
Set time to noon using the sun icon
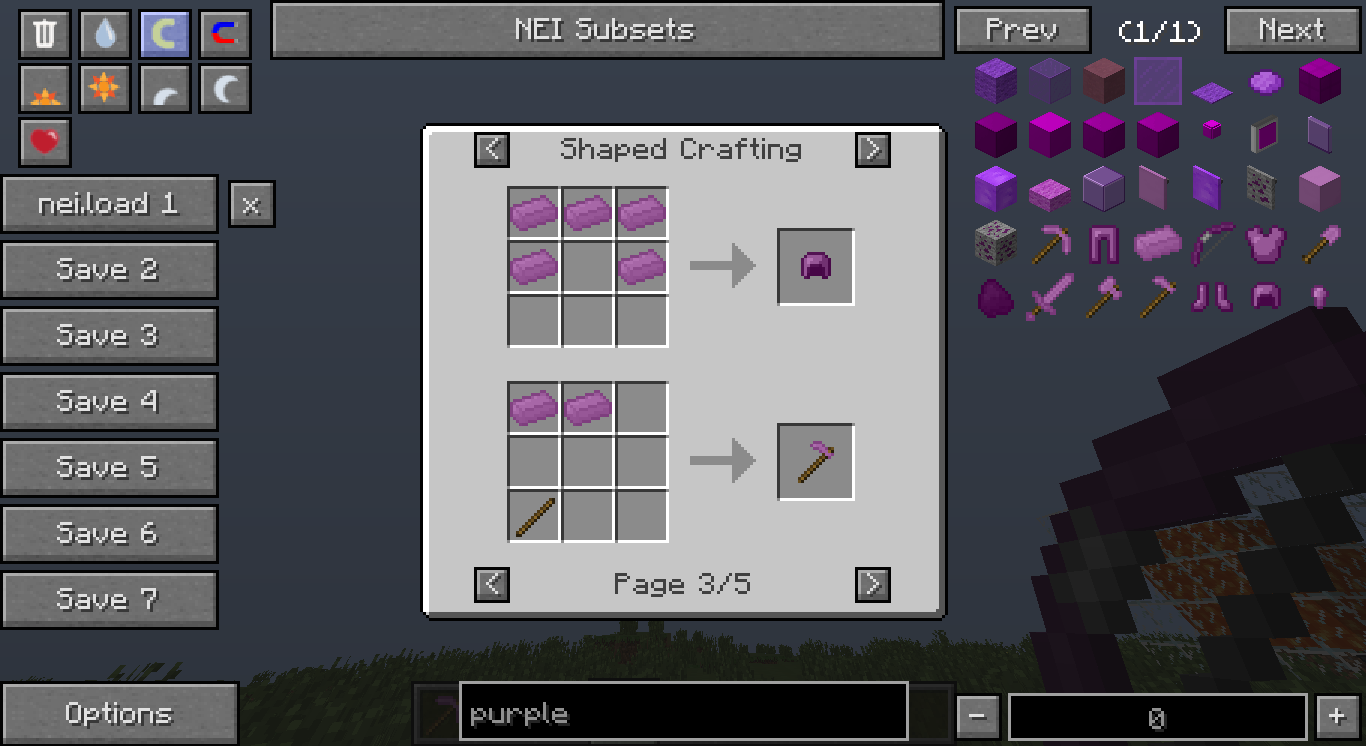pyautogui.click(x=104, y=88)
